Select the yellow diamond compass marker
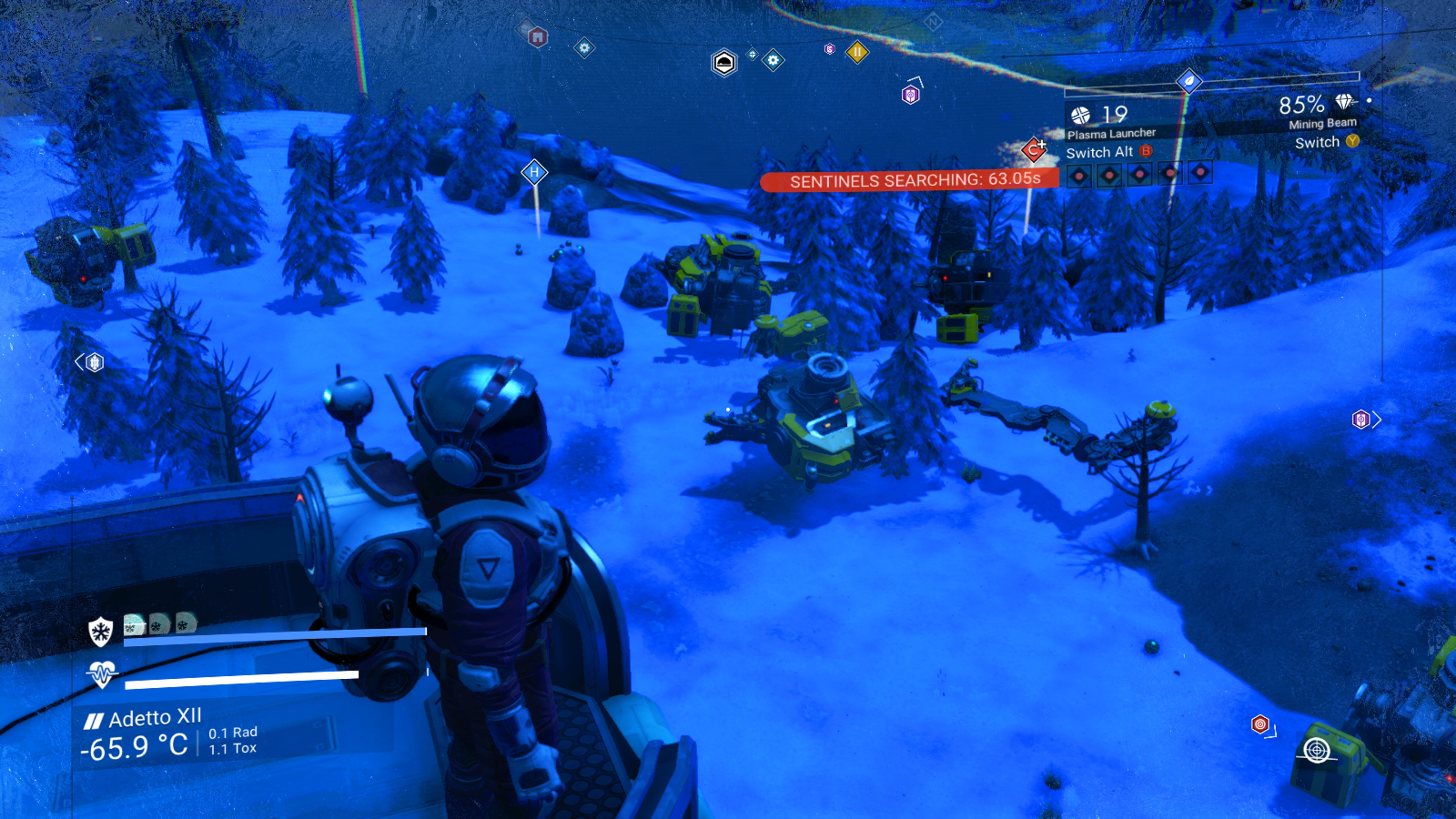Image resolution: width=1456 pixels, height=819 pixels. [857, 53]
